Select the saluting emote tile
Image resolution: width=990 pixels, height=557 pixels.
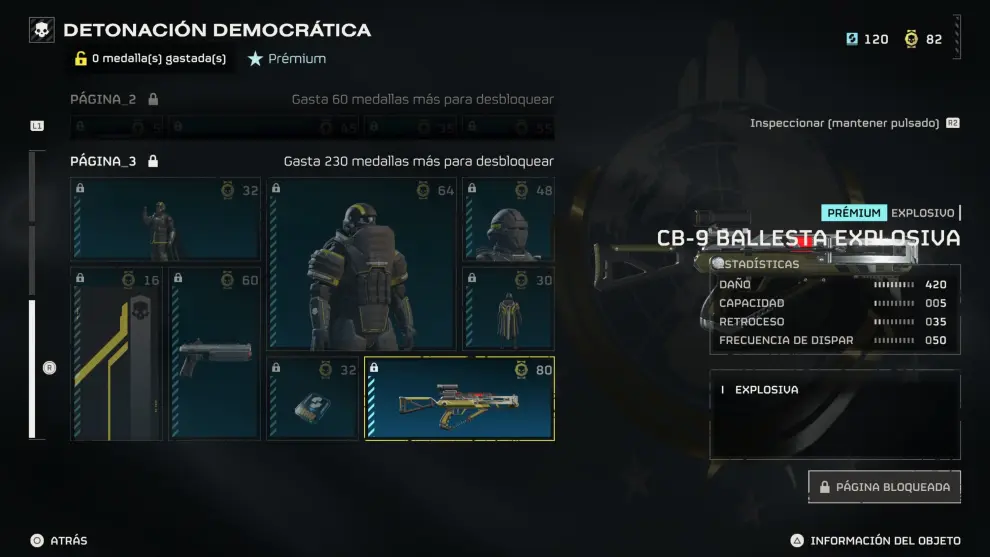coord(165,220)
